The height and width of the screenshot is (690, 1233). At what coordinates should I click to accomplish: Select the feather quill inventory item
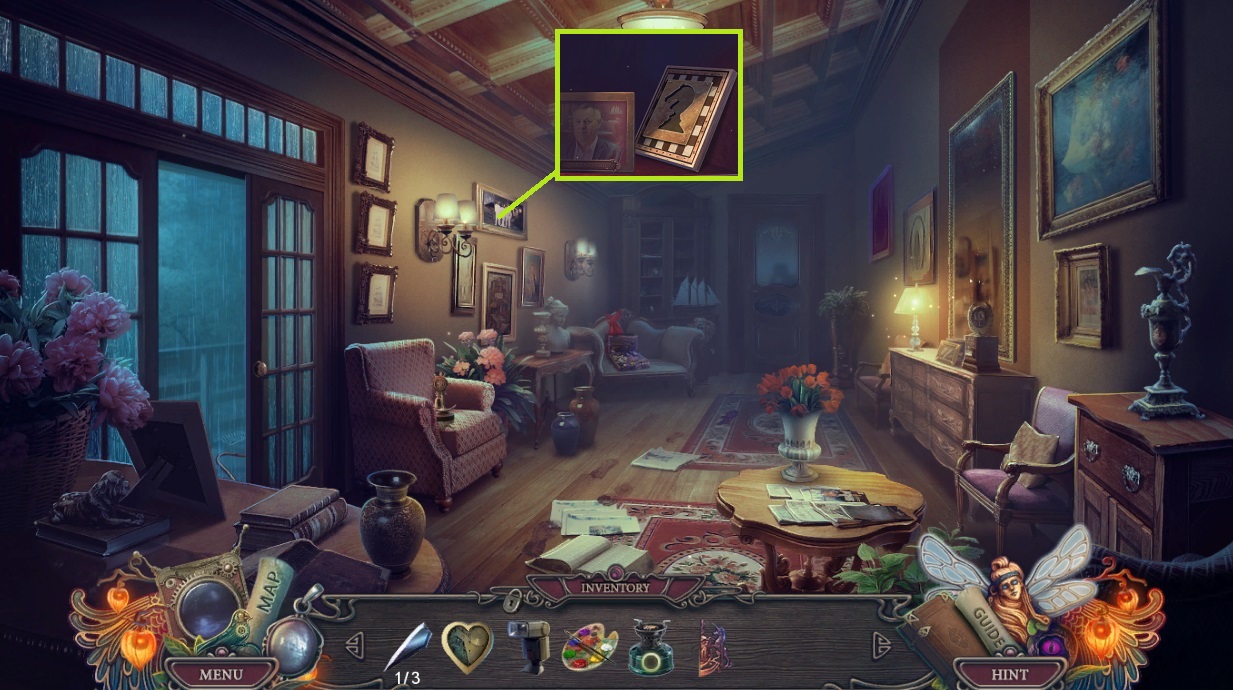(408, 645)
